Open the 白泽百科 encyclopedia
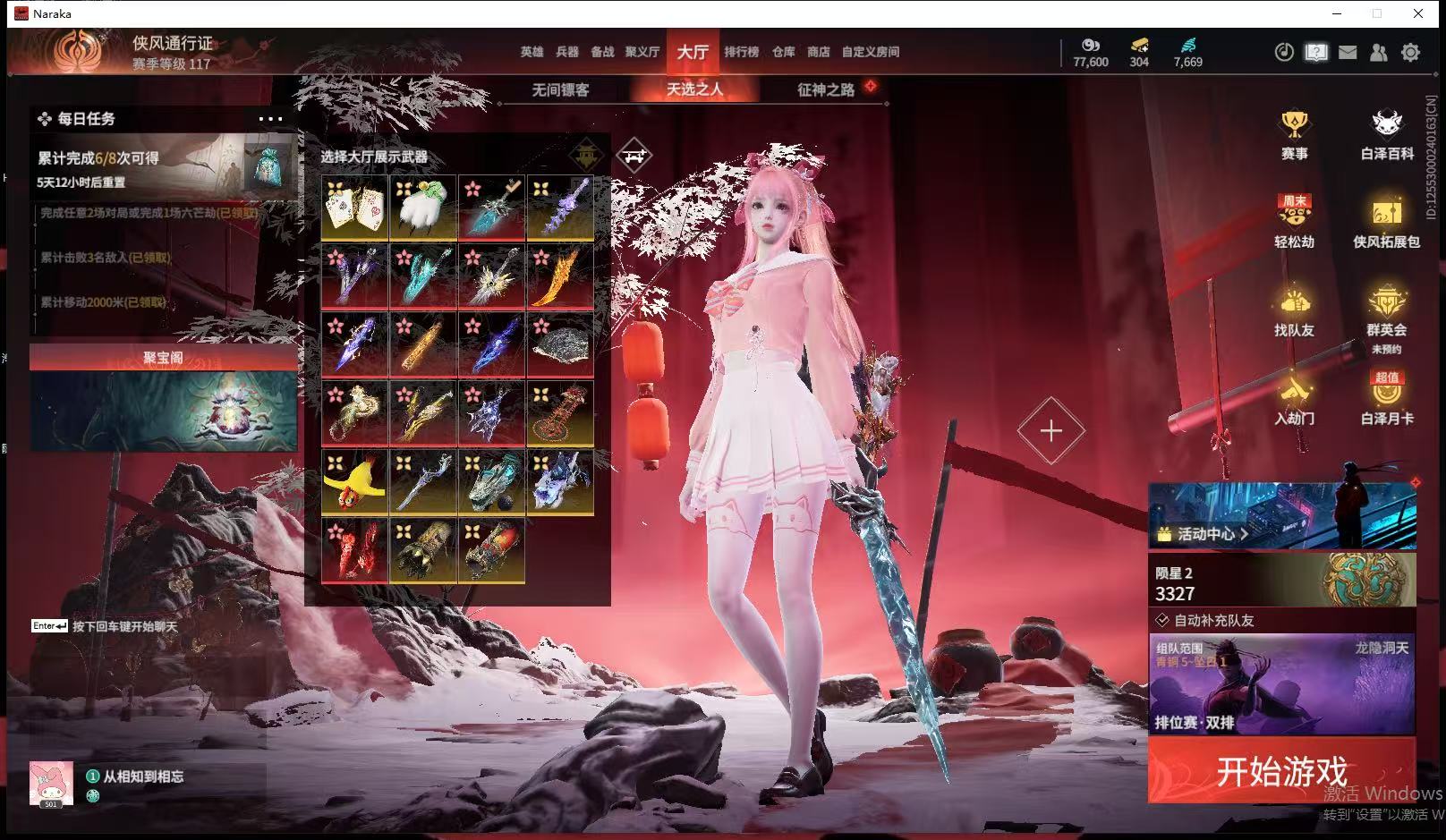 pos(1386,136)
